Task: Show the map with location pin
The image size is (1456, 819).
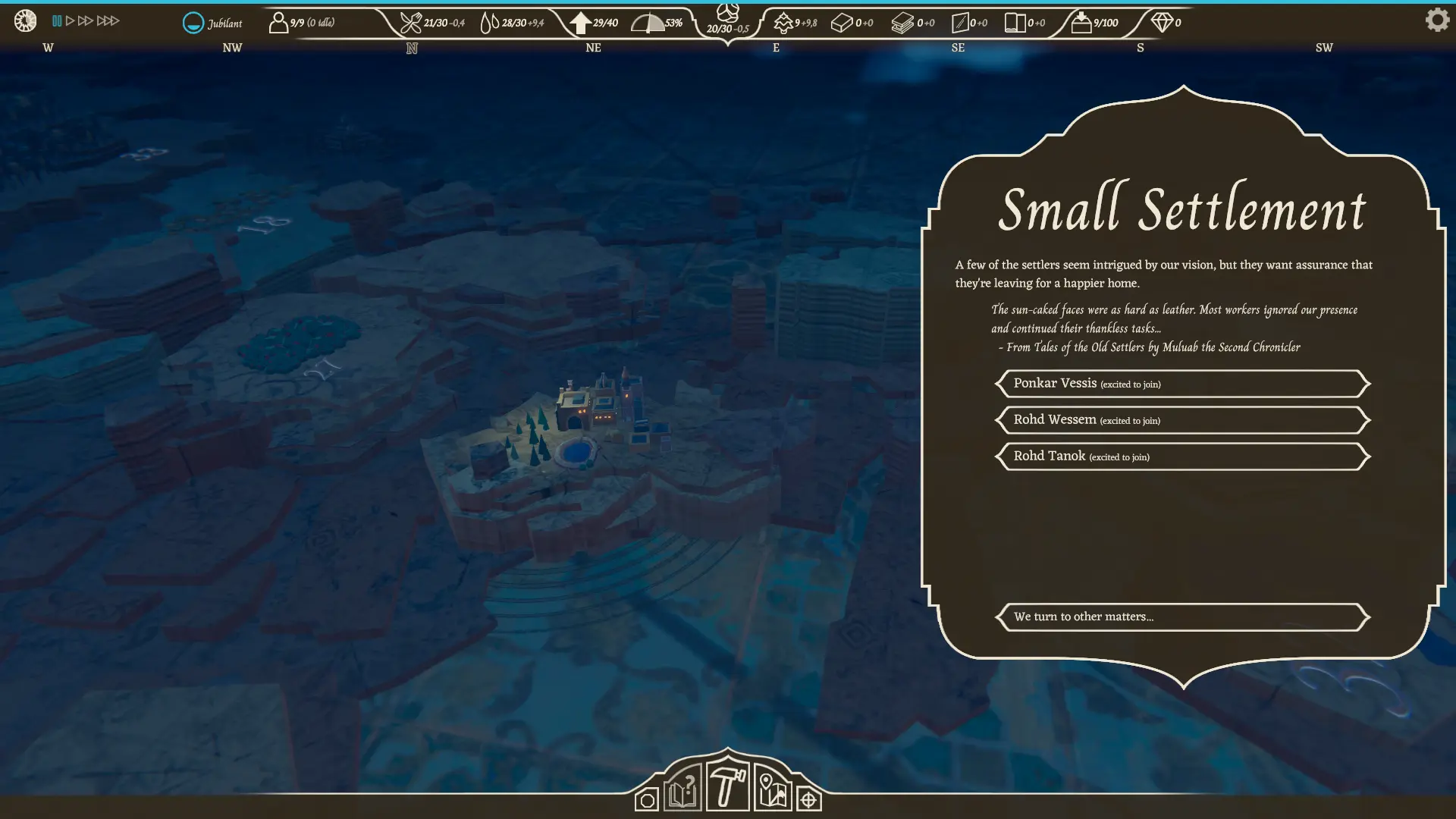Action: [x=772, y=790]
